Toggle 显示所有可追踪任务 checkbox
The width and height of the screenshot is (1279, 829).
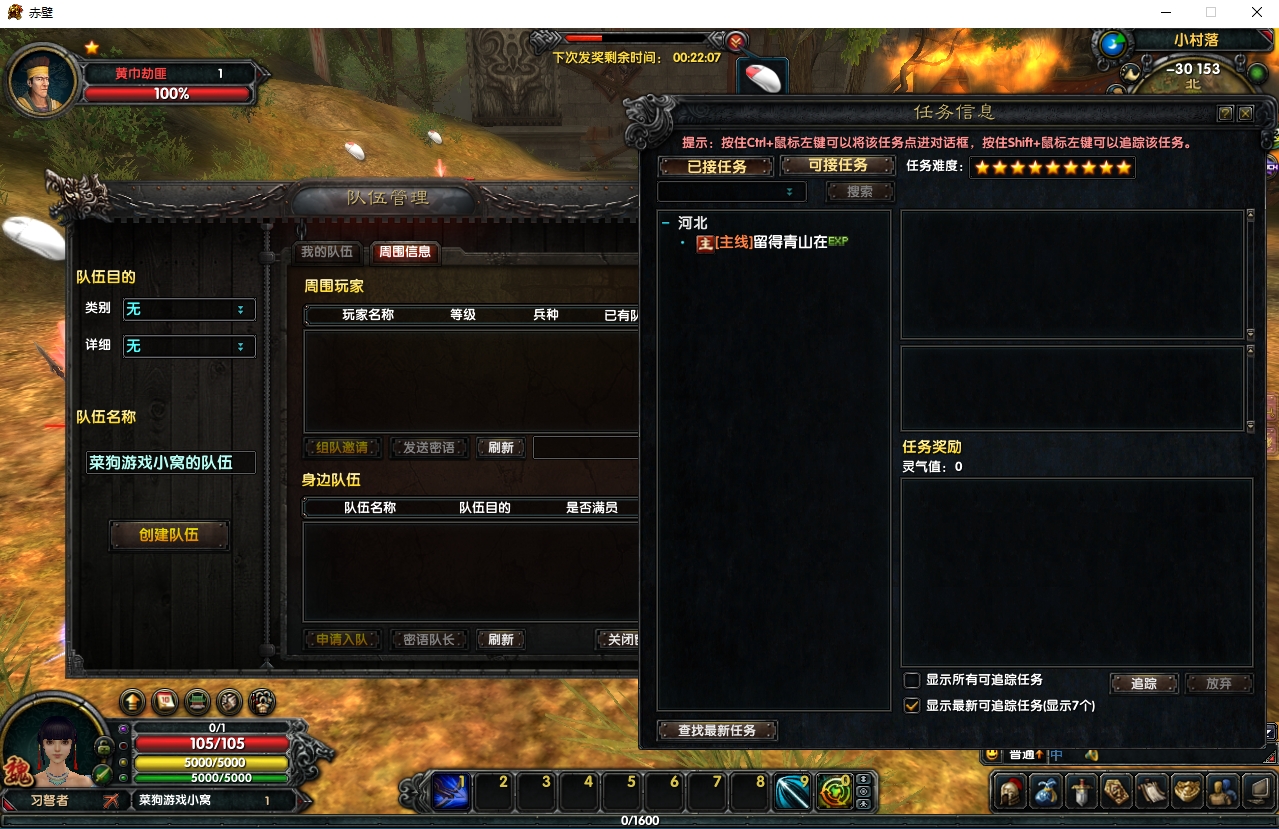[x=912, y=680]
